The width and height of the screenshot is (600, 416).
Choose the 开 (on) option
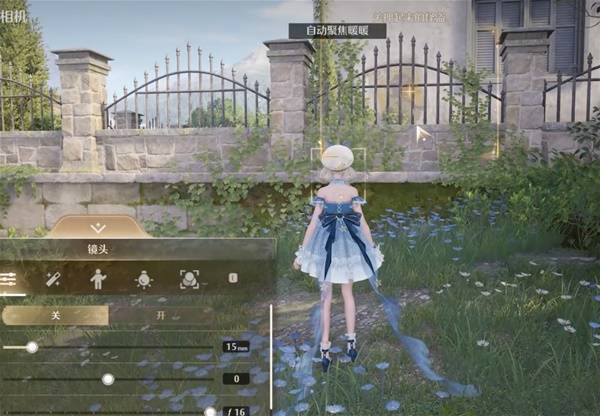point(160,315)
